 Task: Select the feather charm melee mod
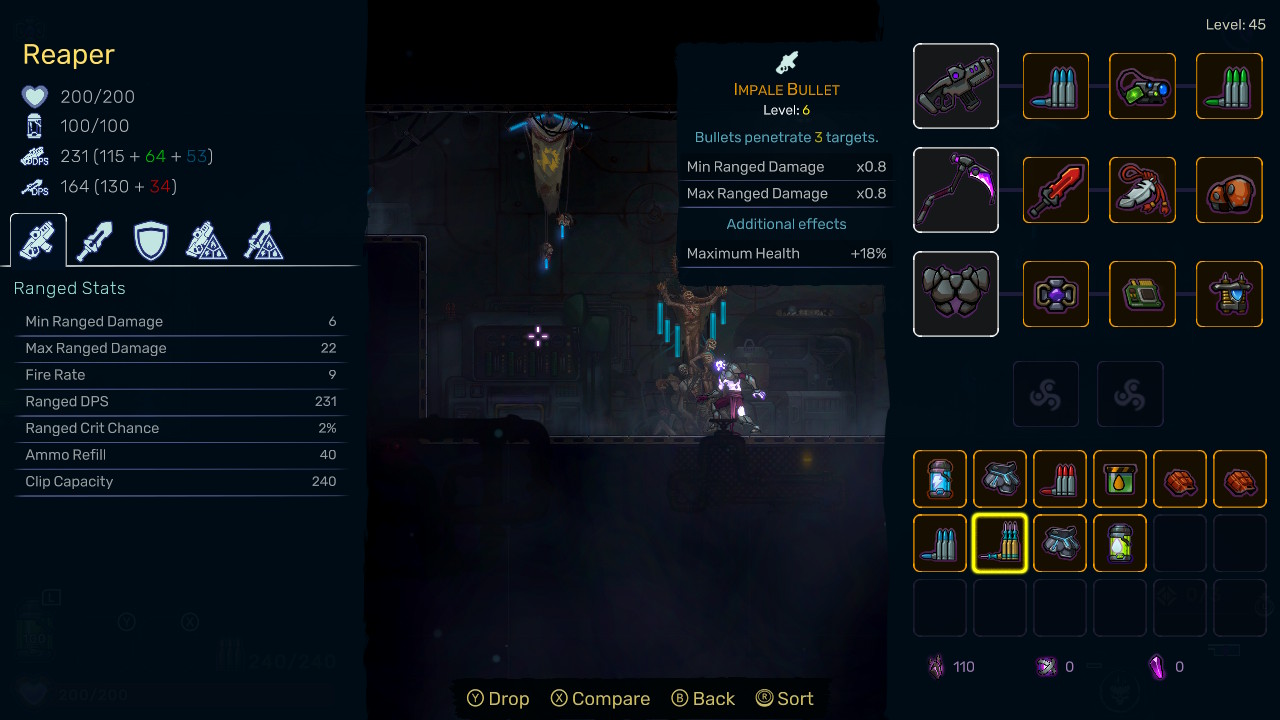pyautogui.click(x=1142, y=190)
